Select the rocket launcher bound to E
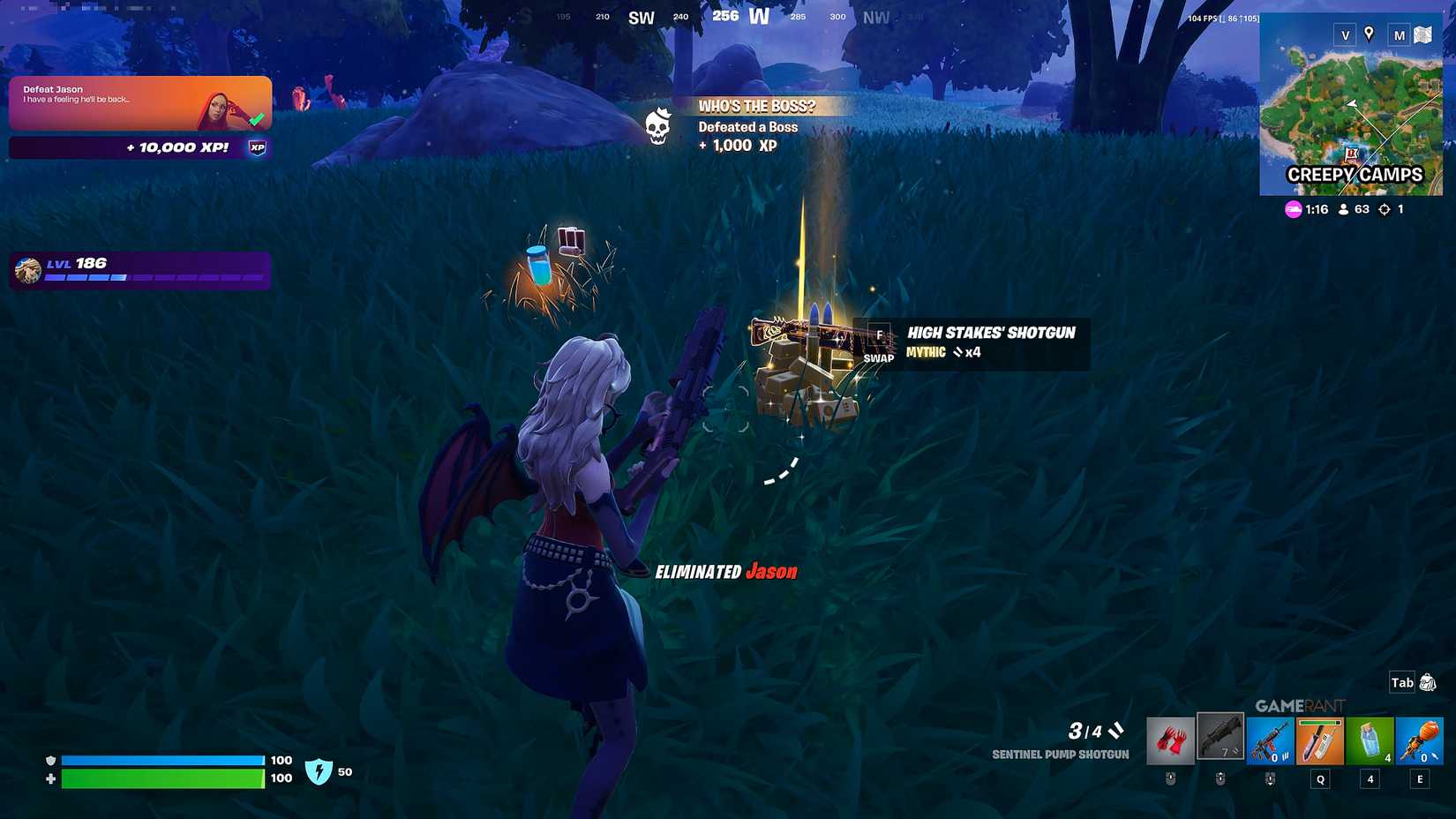 click(x=1420, y=740)
